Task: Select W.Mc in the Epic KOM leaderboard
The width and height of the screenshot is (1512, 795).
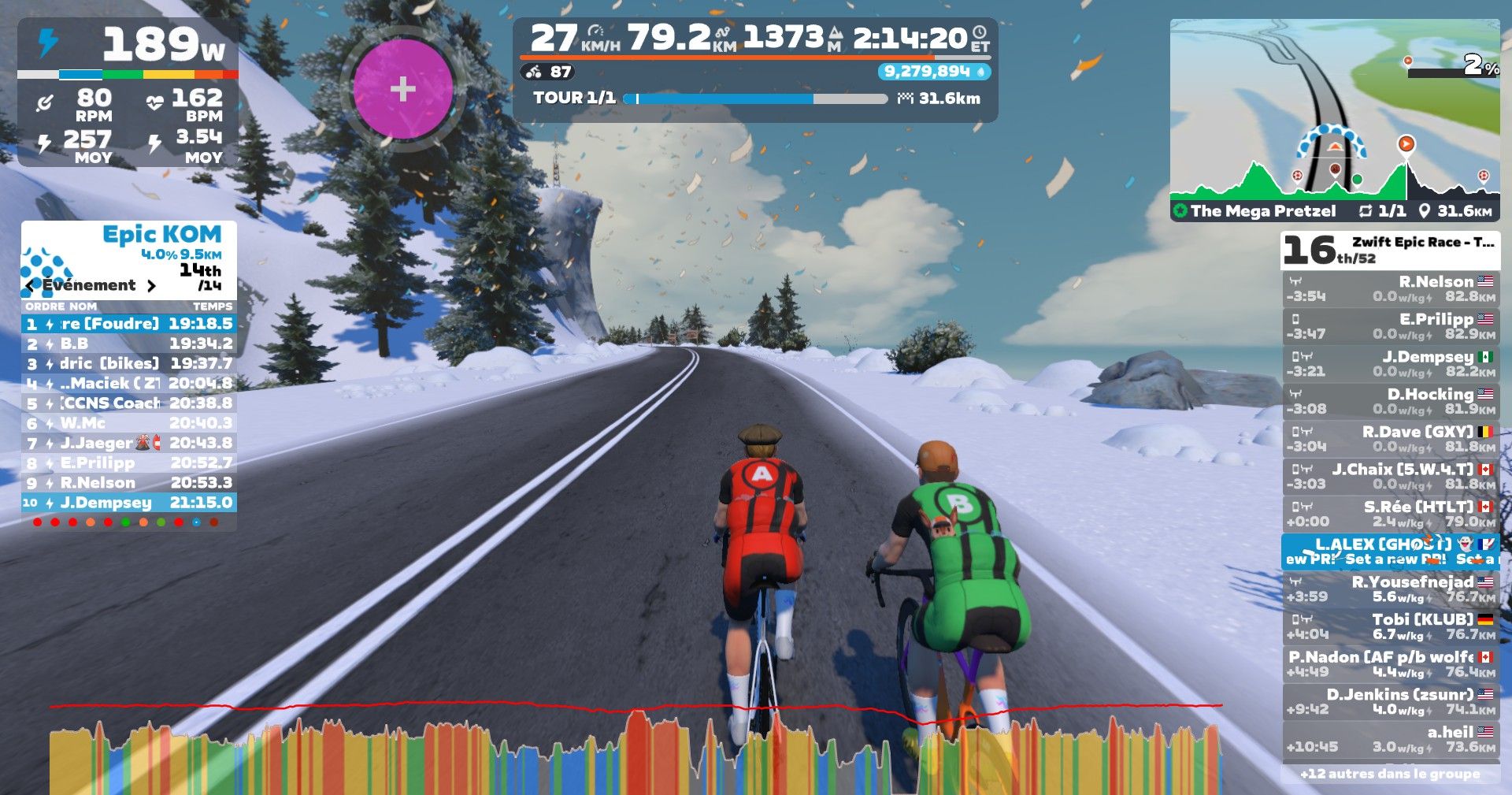Action: click(x=129, y=423)
